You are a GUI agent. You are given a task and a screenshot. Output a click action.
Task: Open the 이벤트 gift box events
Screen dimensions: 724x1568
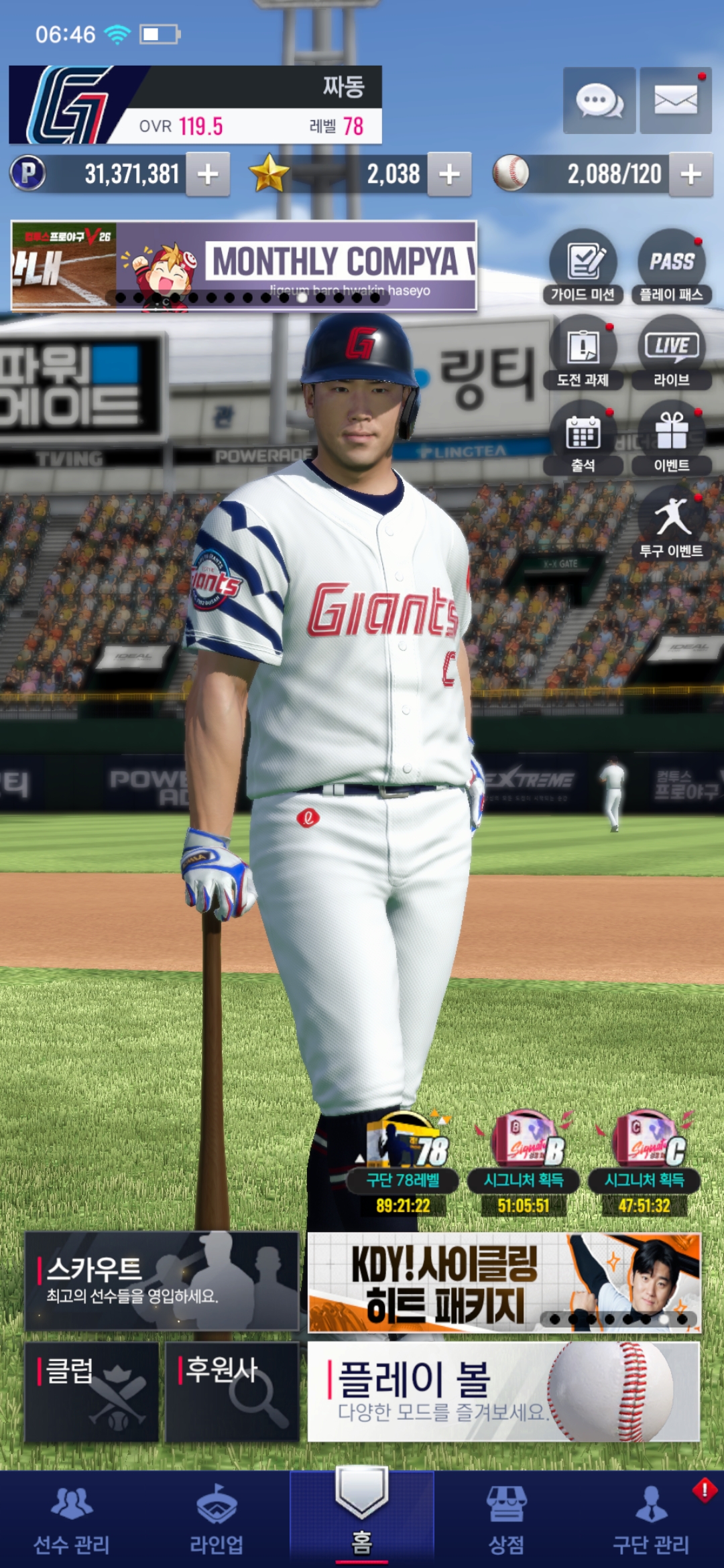click(x=671, y=438)
